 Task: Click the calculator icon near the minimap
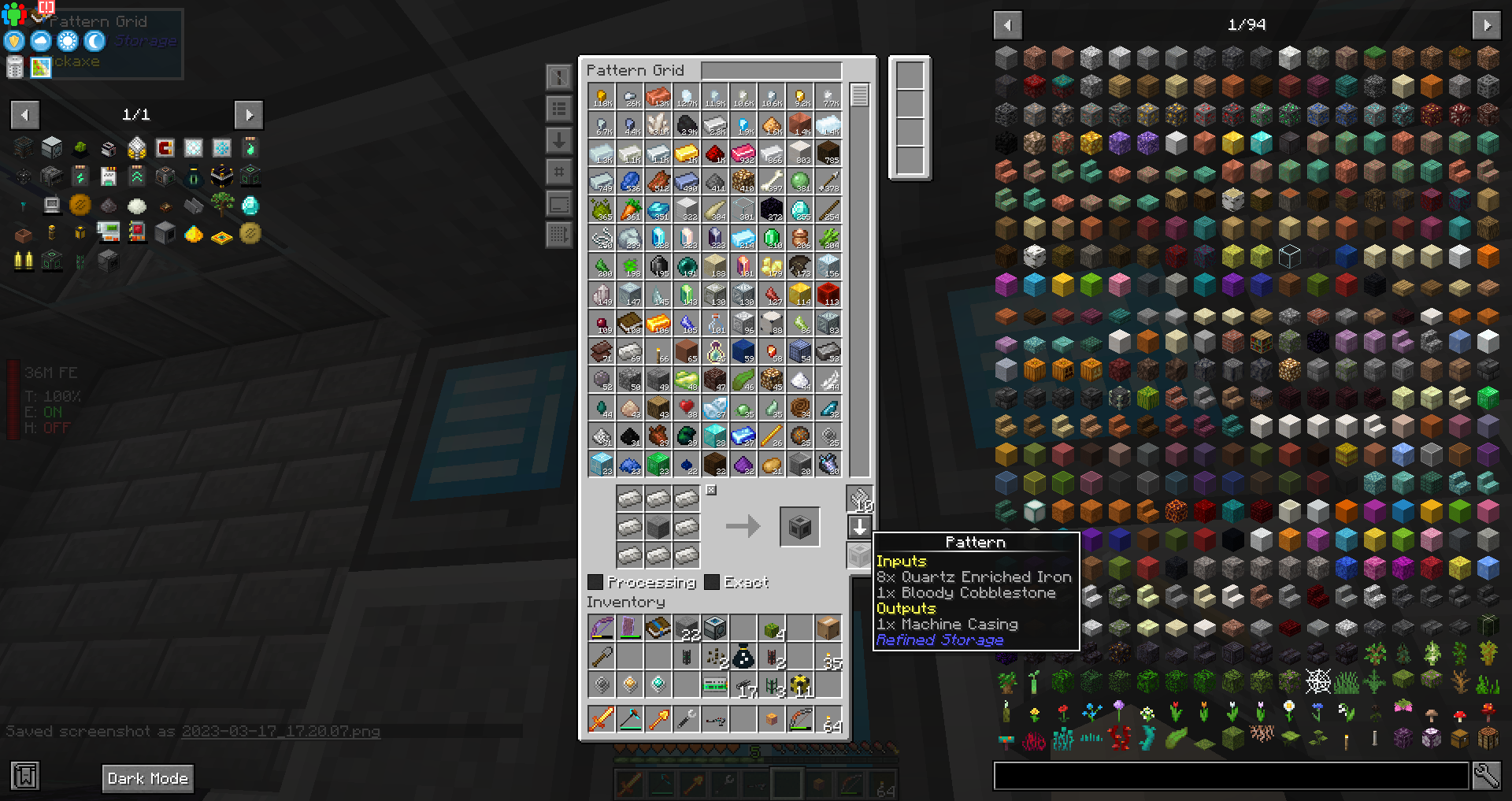pyautogui.click(x=13, y=68)
